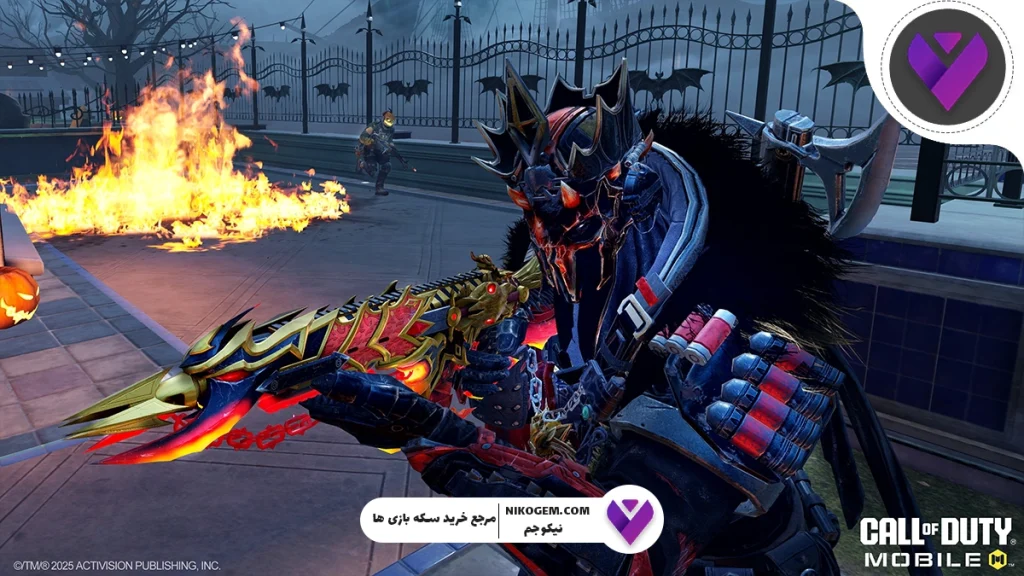The height and width of the screenshot is (576, 1024).
Task: Open the NIKOGEM.COM website banner
Action: (x=510, y=519)
